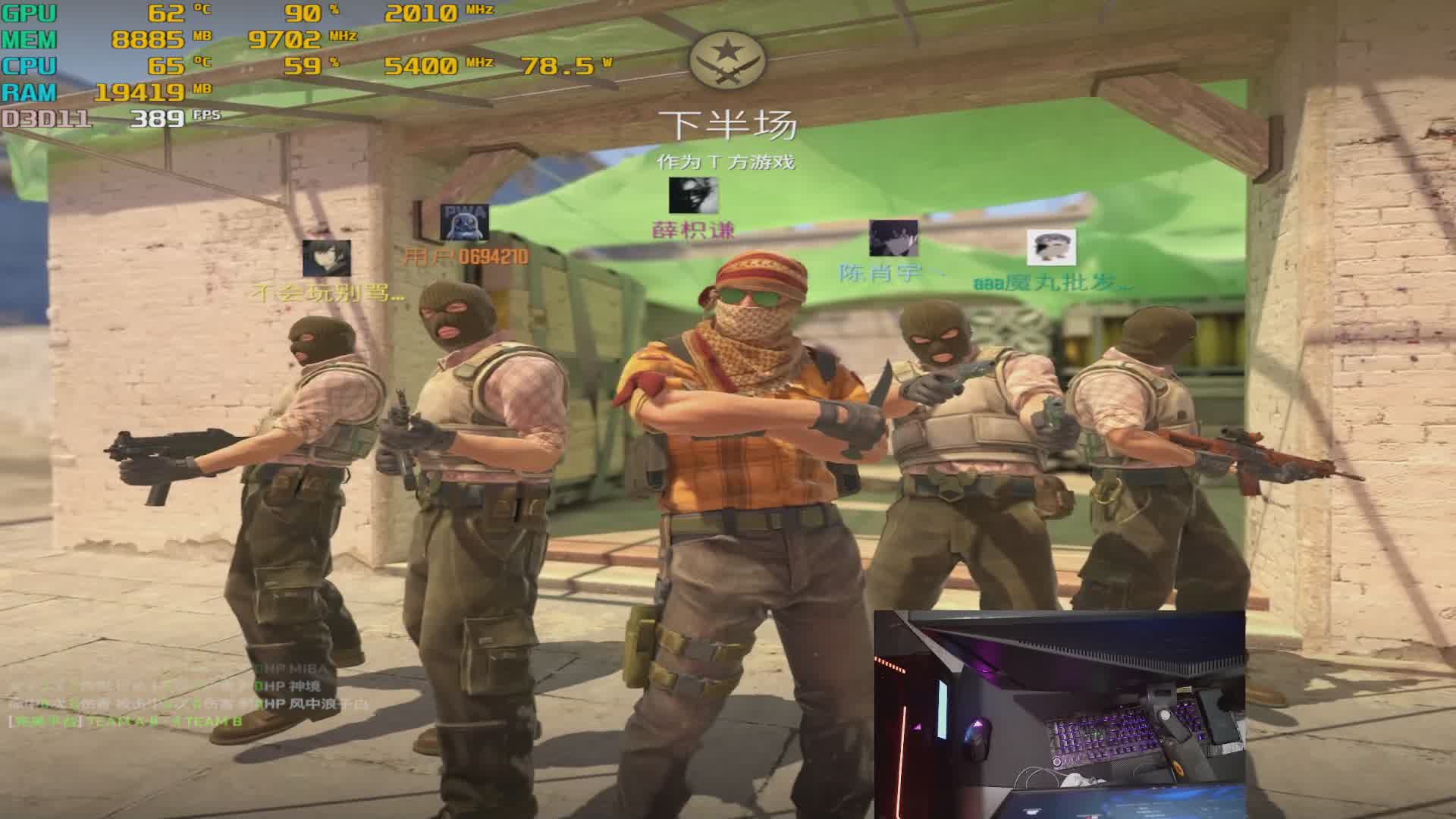Select the avatar above 用户0694210
The image size is (1456, 819).
[464, 222]
